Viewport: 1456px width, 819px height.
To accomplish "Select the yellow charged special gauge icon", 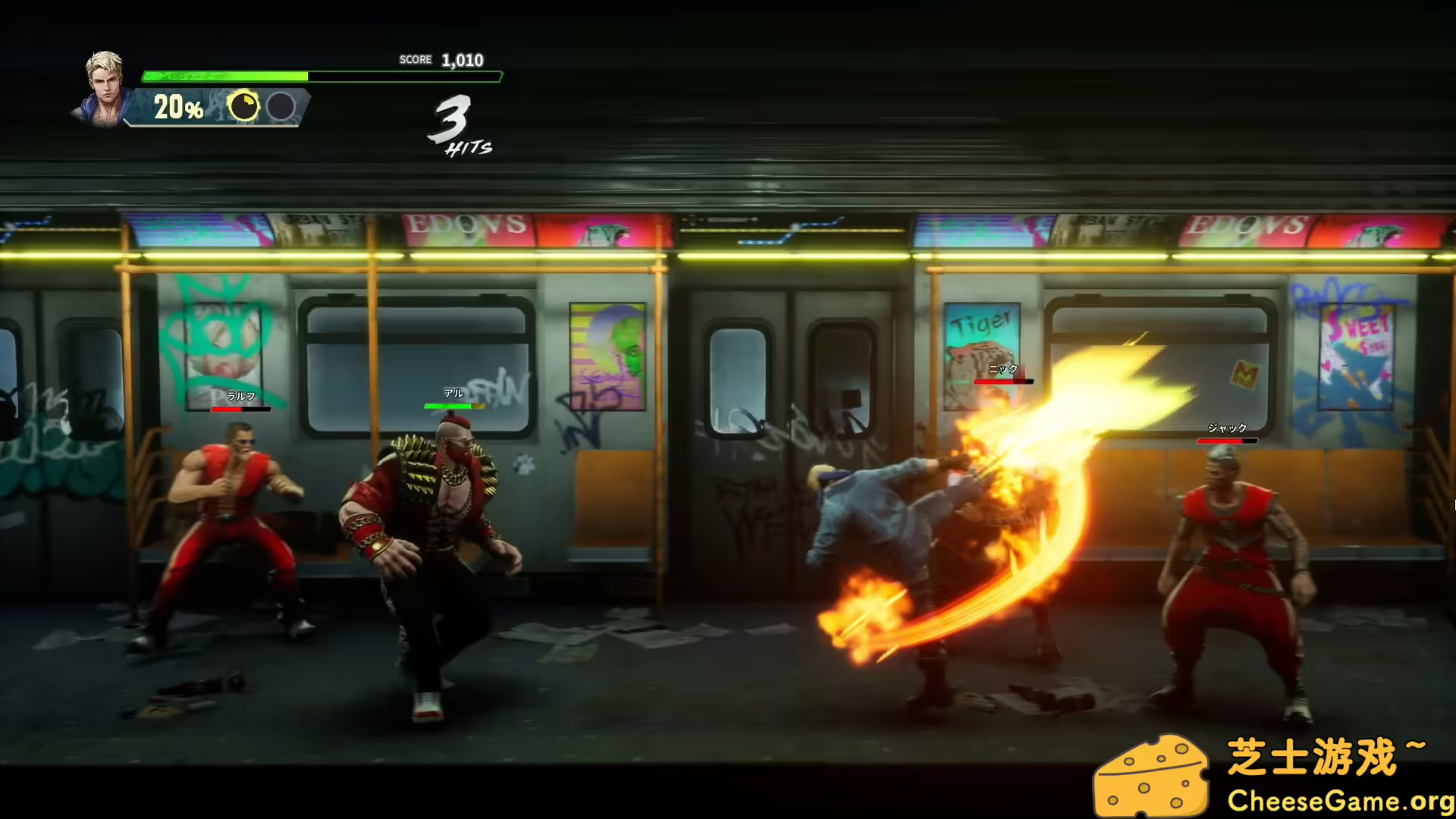I will pos(245,105).
